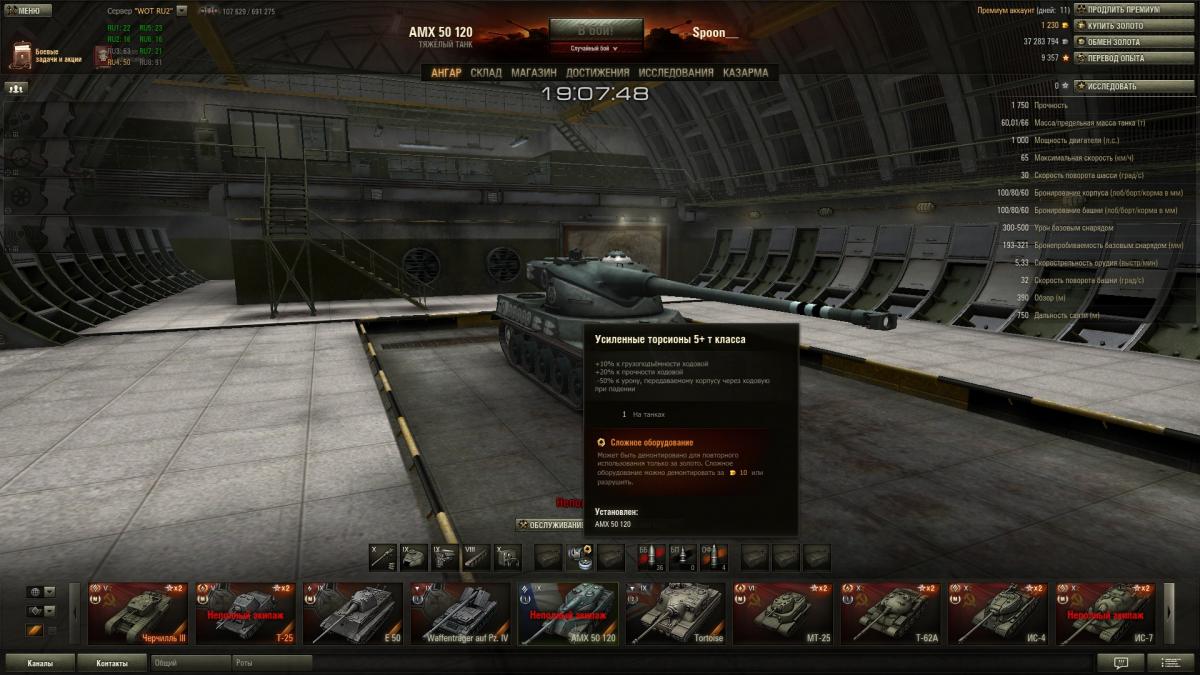1200x675 pixels.
Task: Choose the E 50 tank
Action: pyautogui.click(x=352, y=613)
